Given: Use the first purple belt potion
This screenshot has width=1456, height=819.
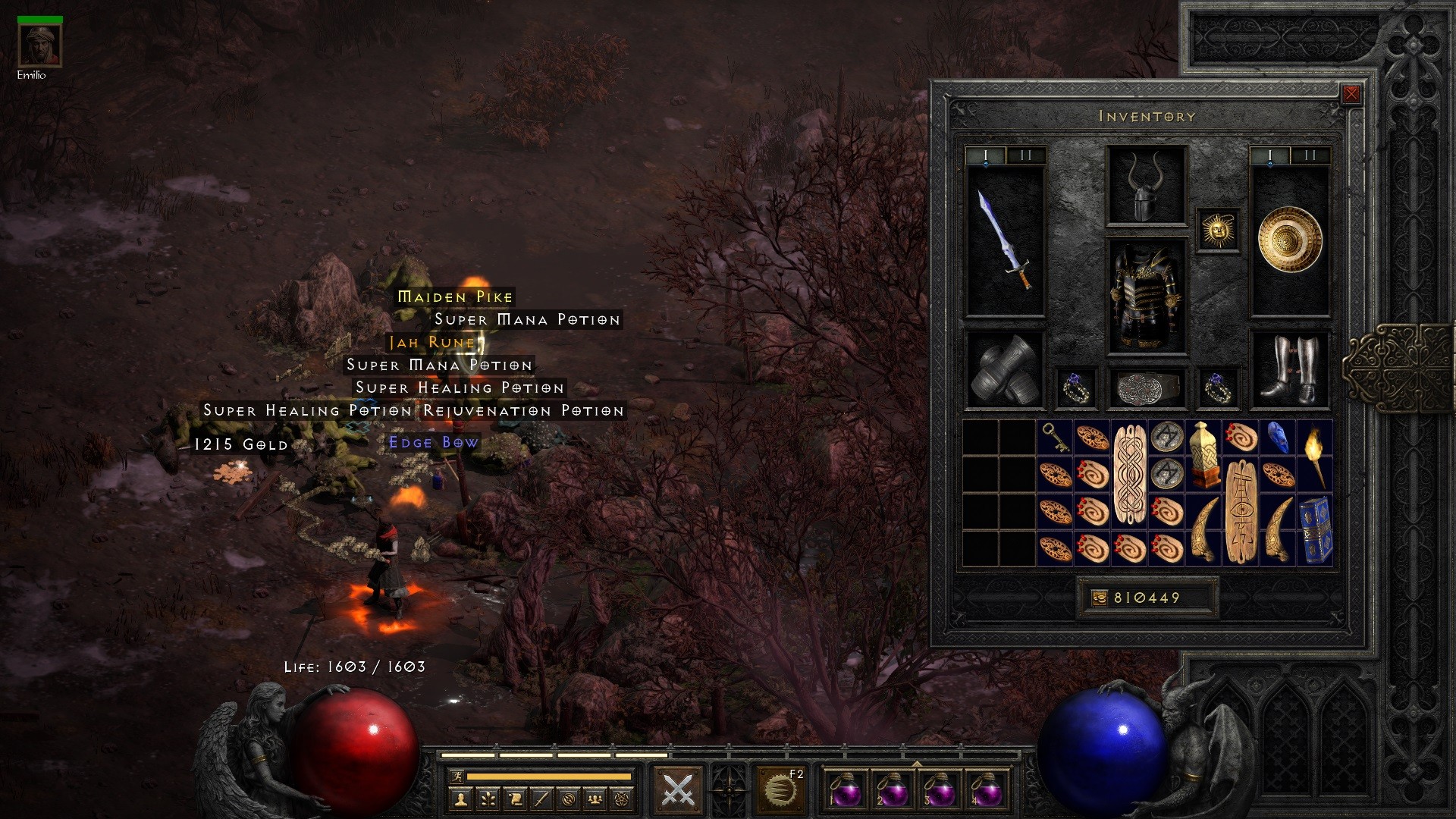Looking at the screenshot, I should coord(845,790).
